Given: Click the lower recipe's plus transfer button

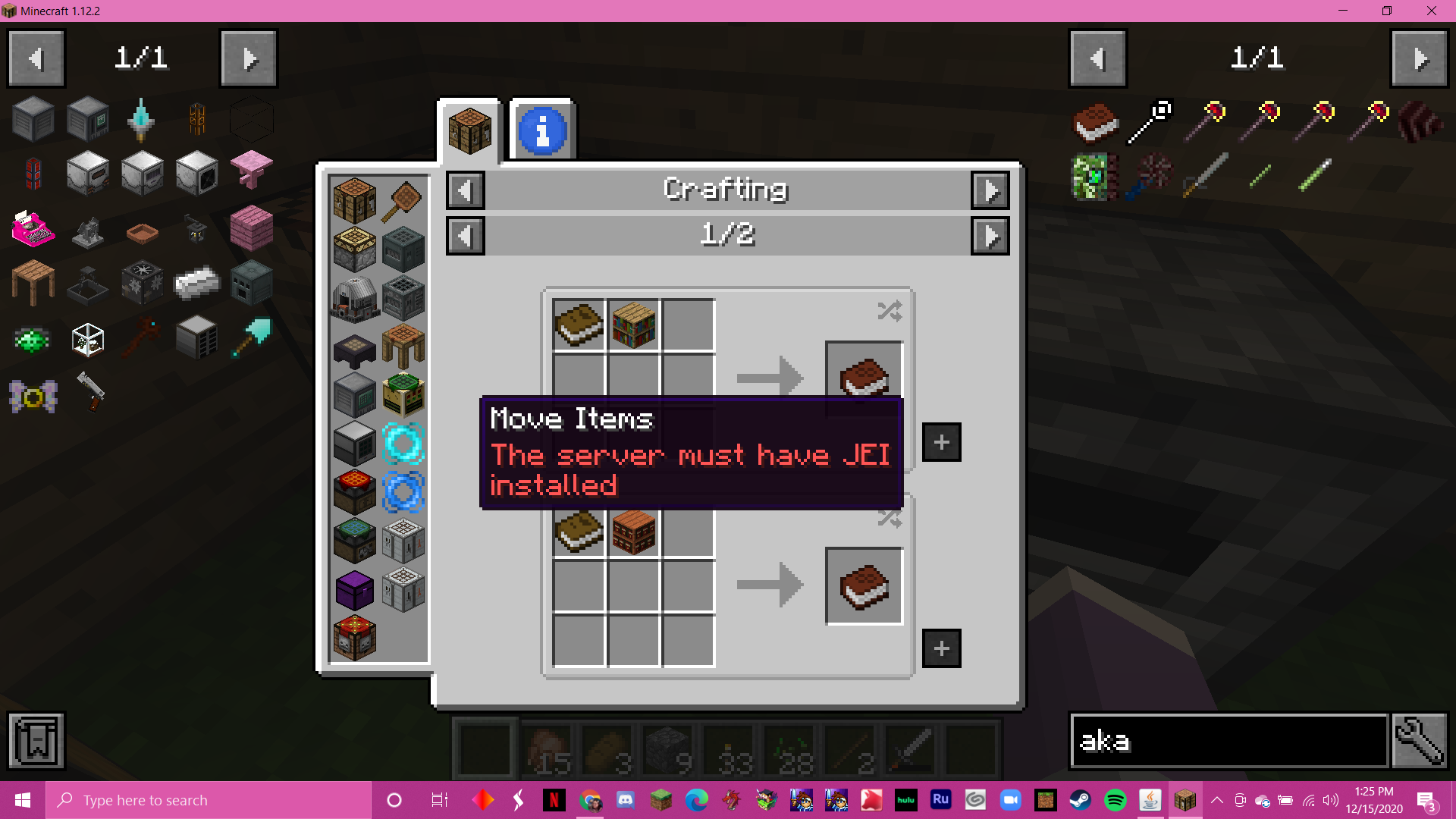Looking at the screenshot, I should click(x=941, y=648).
